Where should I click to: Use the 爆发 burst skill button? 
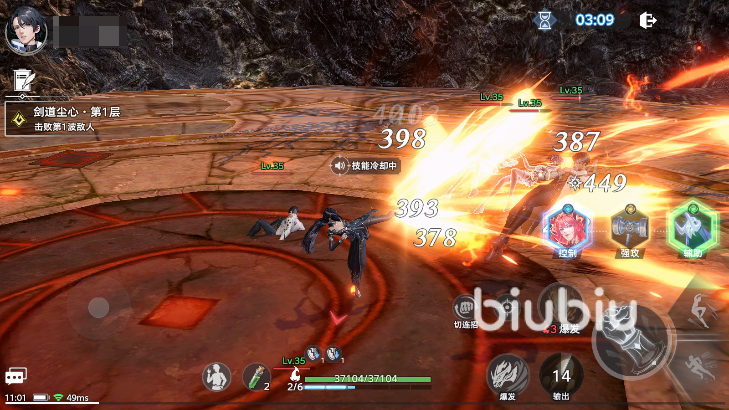(506, 375)
